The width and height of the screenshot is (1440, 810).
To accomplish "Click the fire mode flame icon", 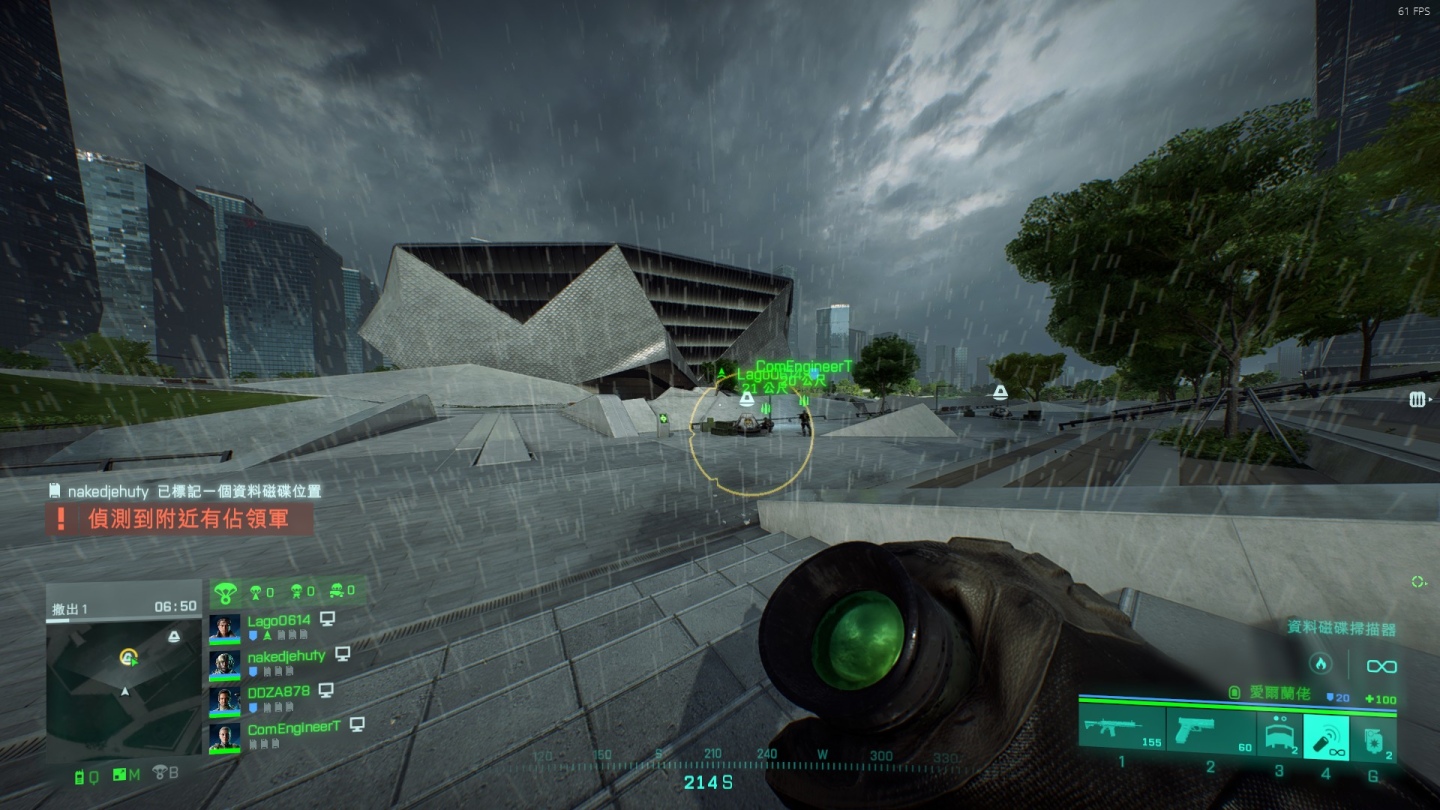I will (x=1320, y=663).
